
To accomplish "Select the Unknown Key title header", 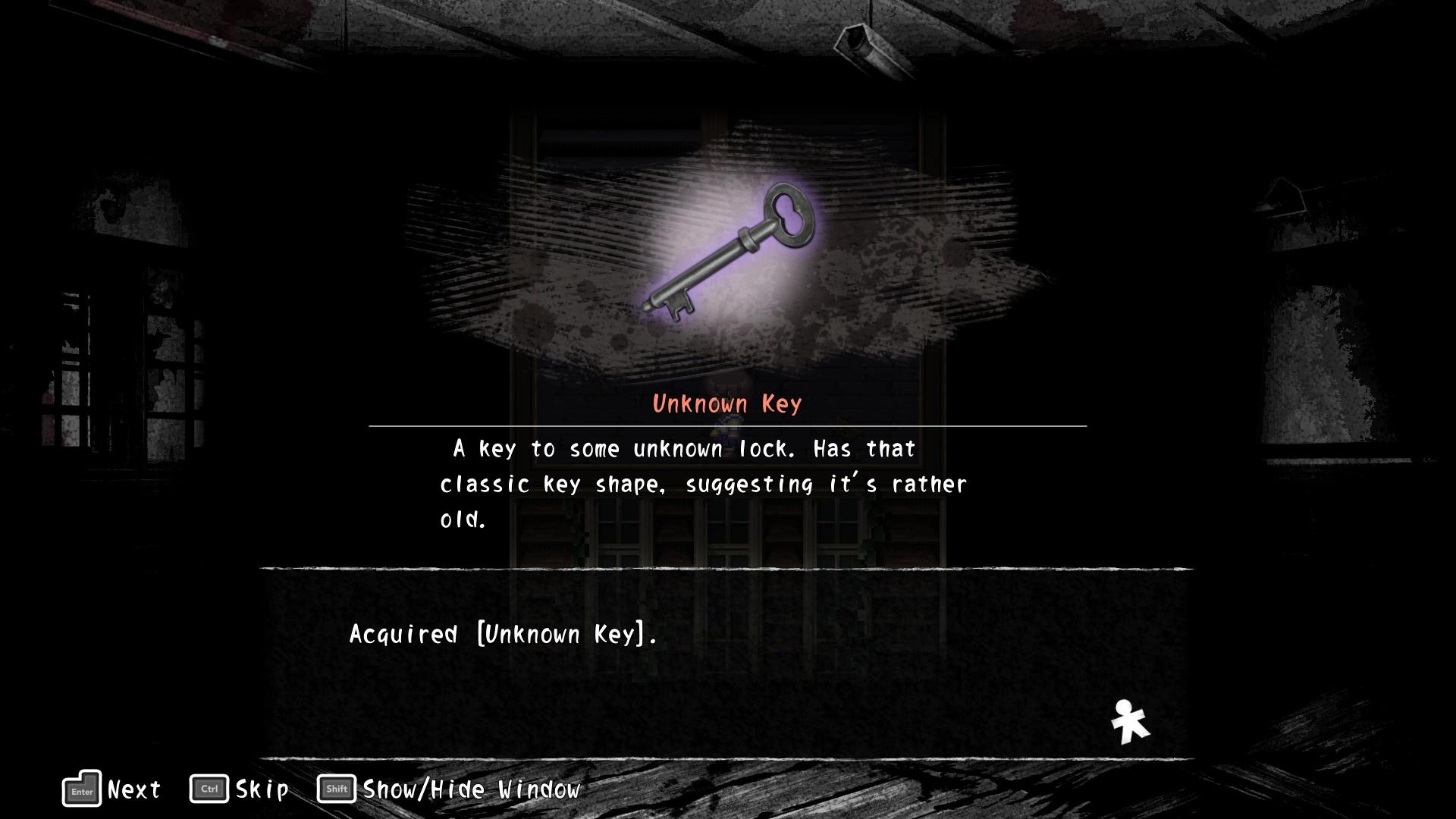I will click(x=726, y=404).
